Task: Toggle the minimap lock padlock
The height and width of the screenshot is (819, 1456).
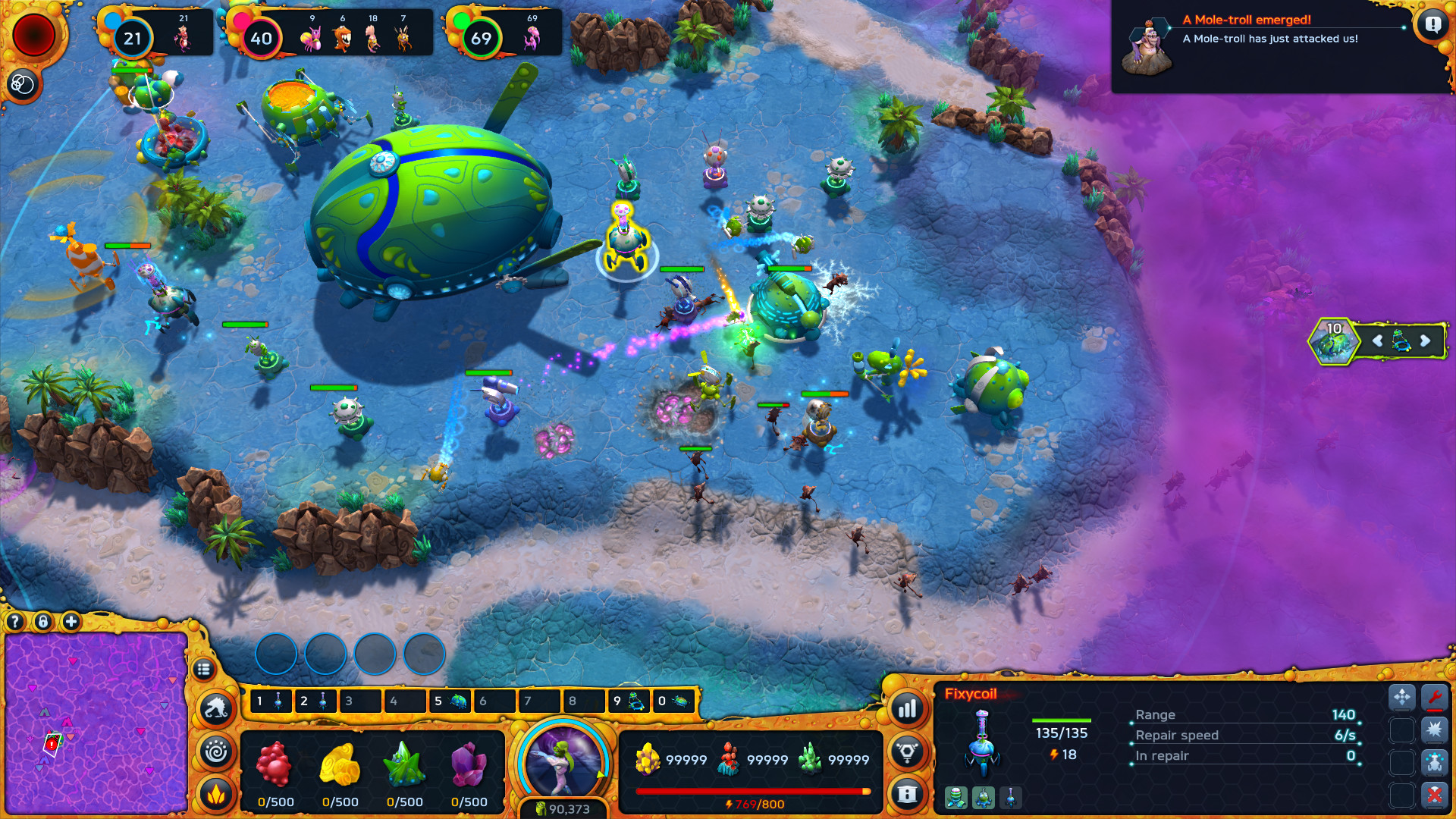Action: point(43,622)
